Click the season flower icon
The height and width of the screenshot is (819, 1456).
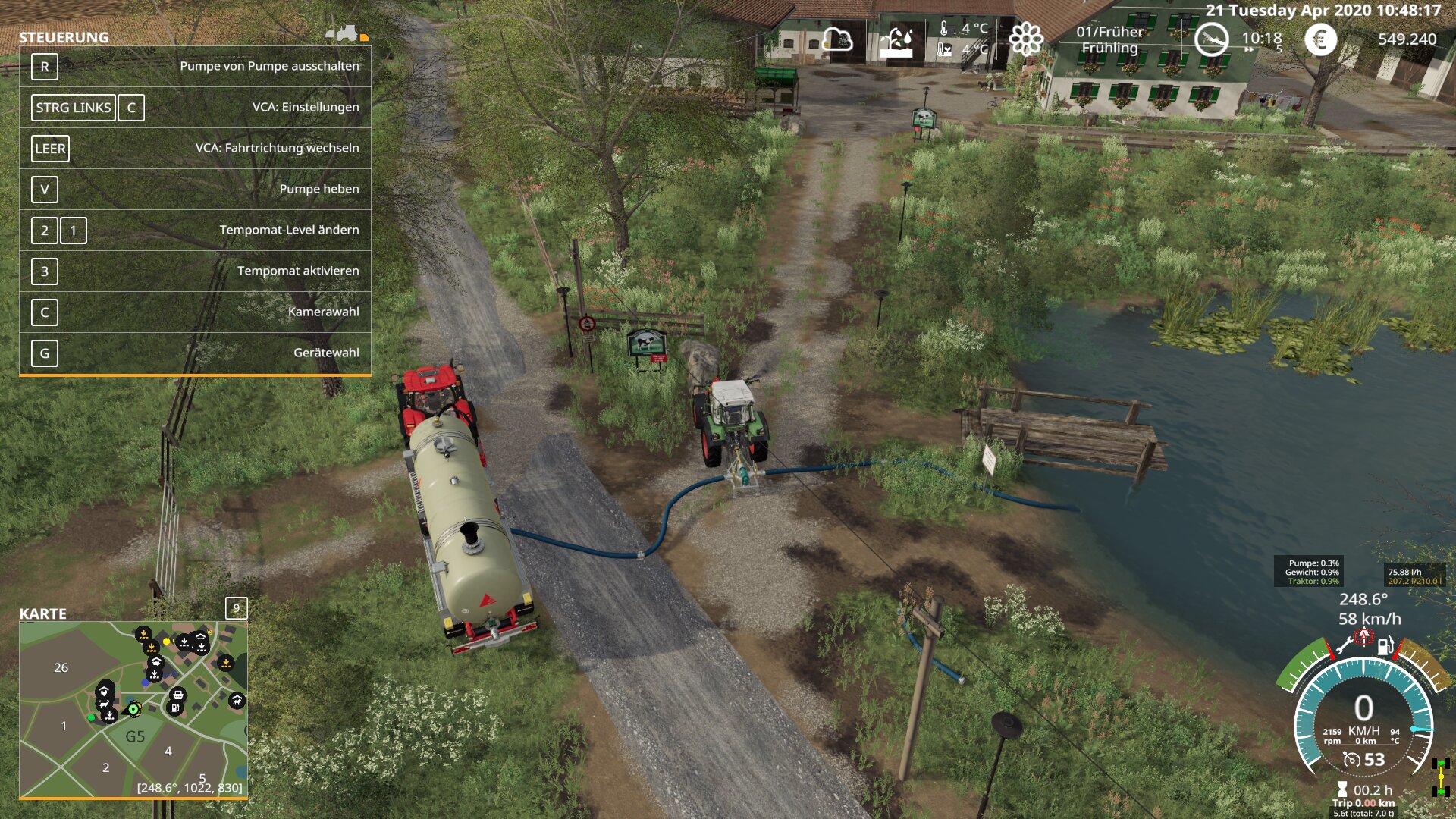[1026, 39]
